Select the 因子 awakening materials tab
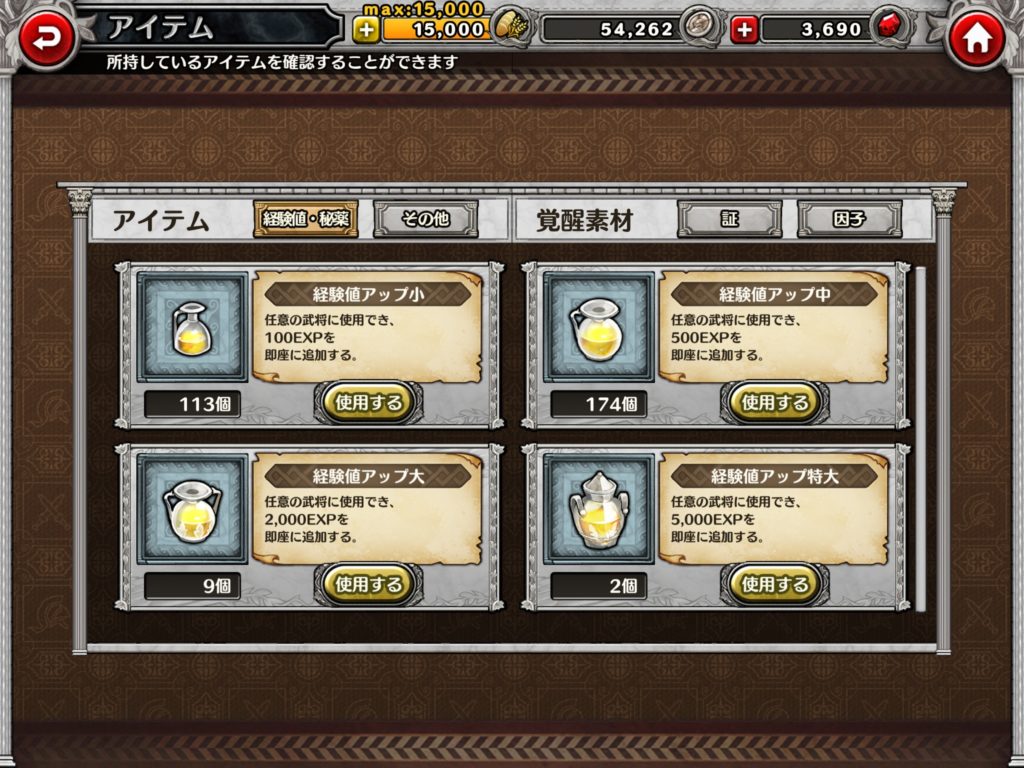Image resolution: width=1024 pixels, height=768 pixels. 849,219
